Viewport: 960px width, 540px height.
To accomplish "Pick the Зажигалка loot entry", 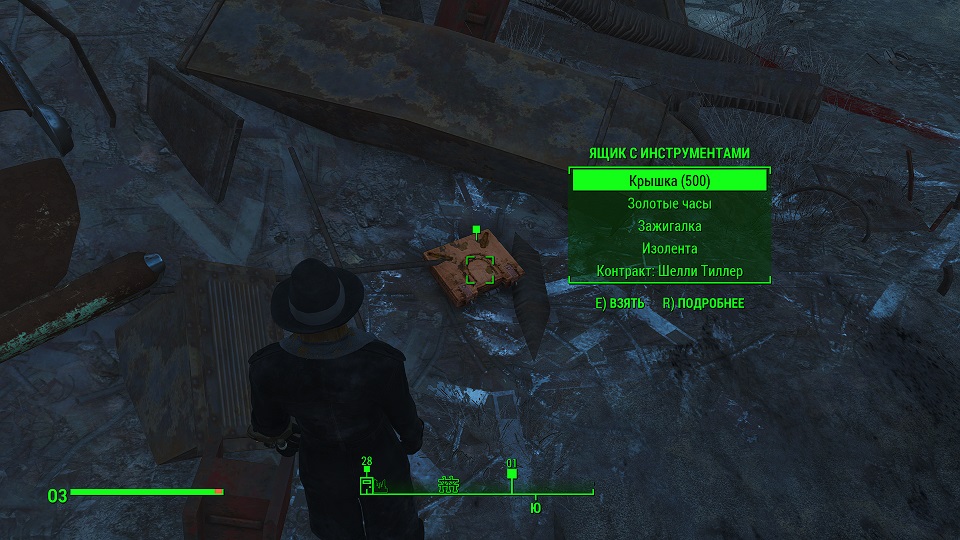I will [x=669, y=226].
